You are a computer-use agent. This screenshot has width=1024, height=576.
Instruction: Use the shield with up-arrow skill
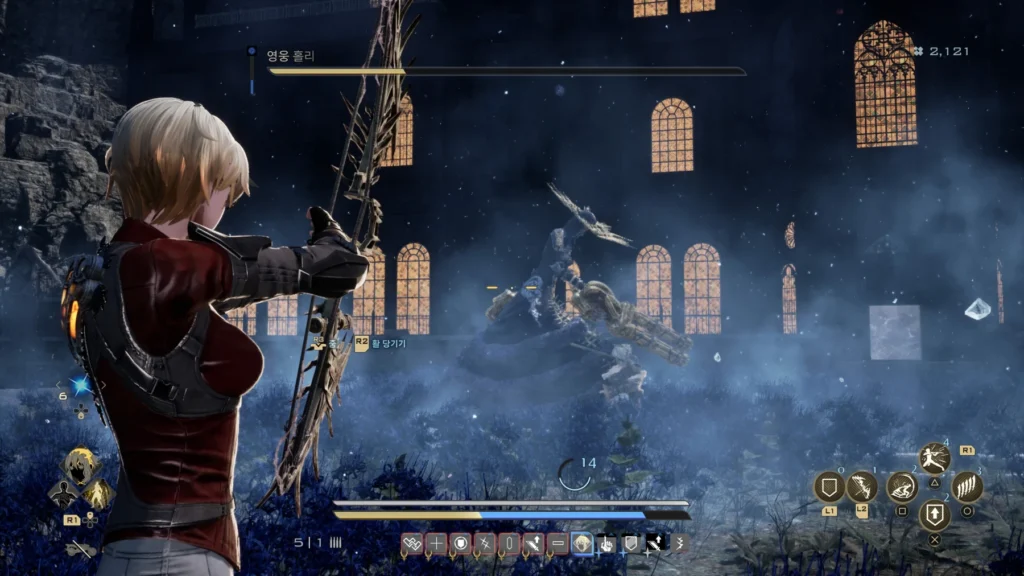pyautogui.click(x=934, y=515)
